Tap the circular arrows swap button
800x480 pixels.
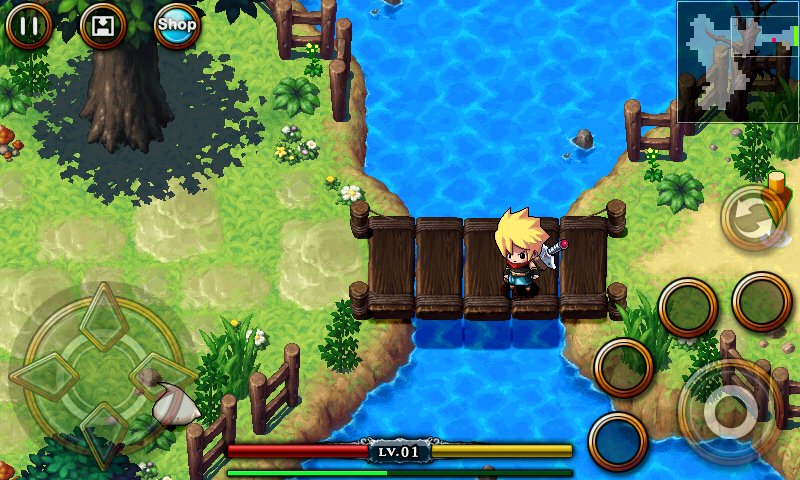pyautogui.click(x=752, y=218)
